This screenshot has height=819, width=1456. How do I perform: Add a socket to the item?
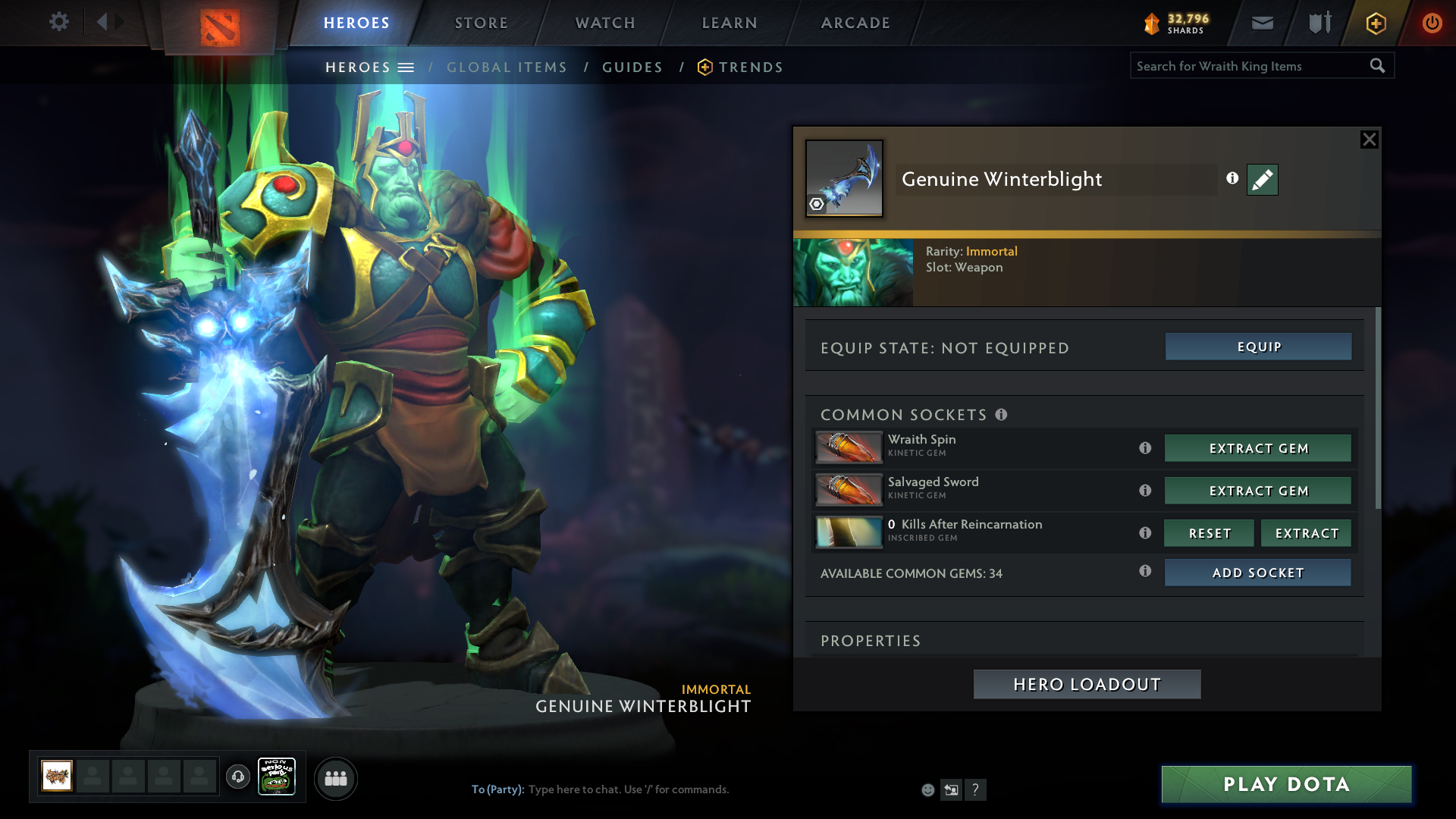pyautogui.click(x=1258, y=573)
